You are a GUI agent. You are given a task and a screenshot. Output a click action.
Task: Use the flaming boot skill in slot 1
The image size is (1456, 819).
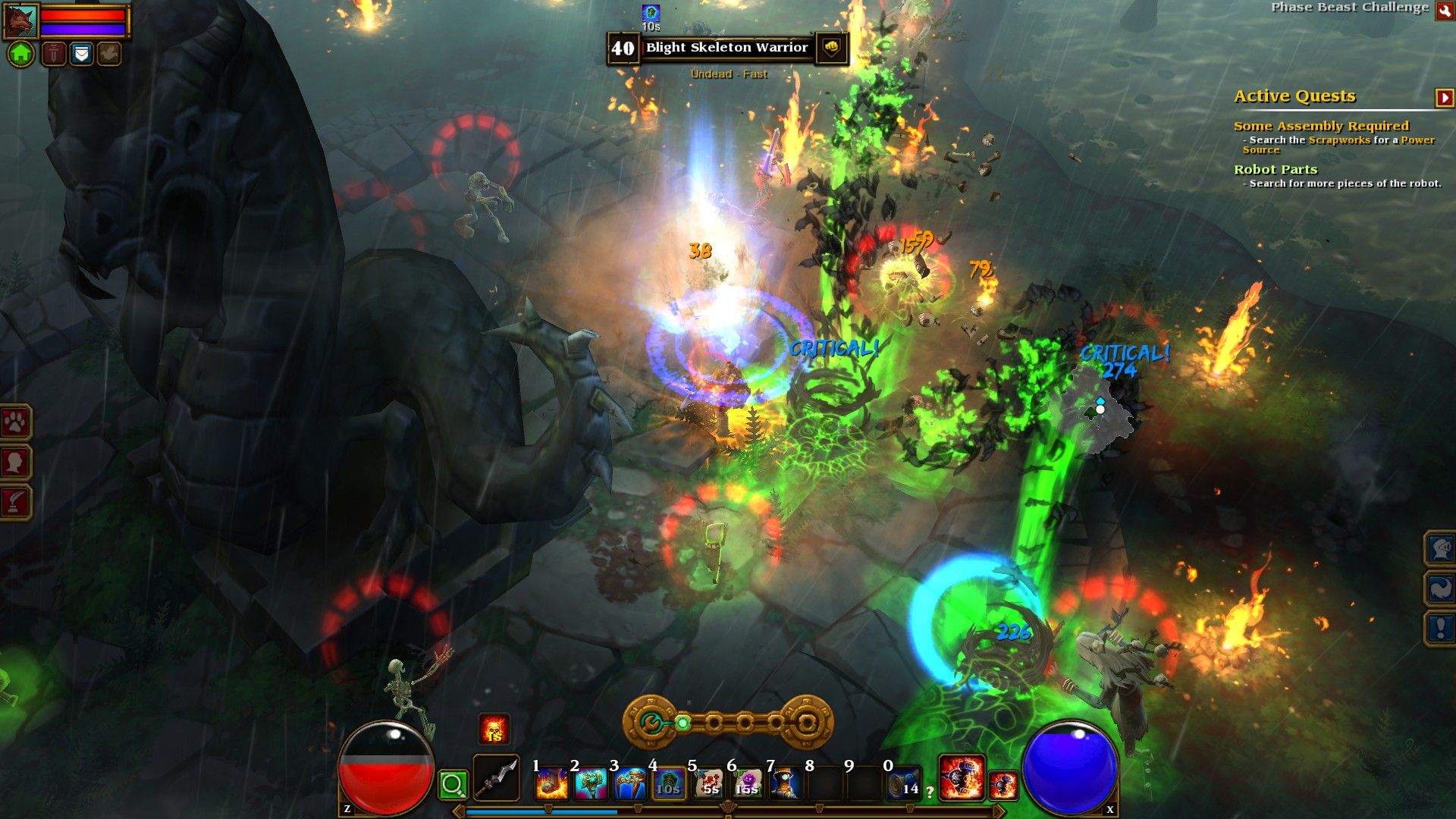[x=551, y=784]
